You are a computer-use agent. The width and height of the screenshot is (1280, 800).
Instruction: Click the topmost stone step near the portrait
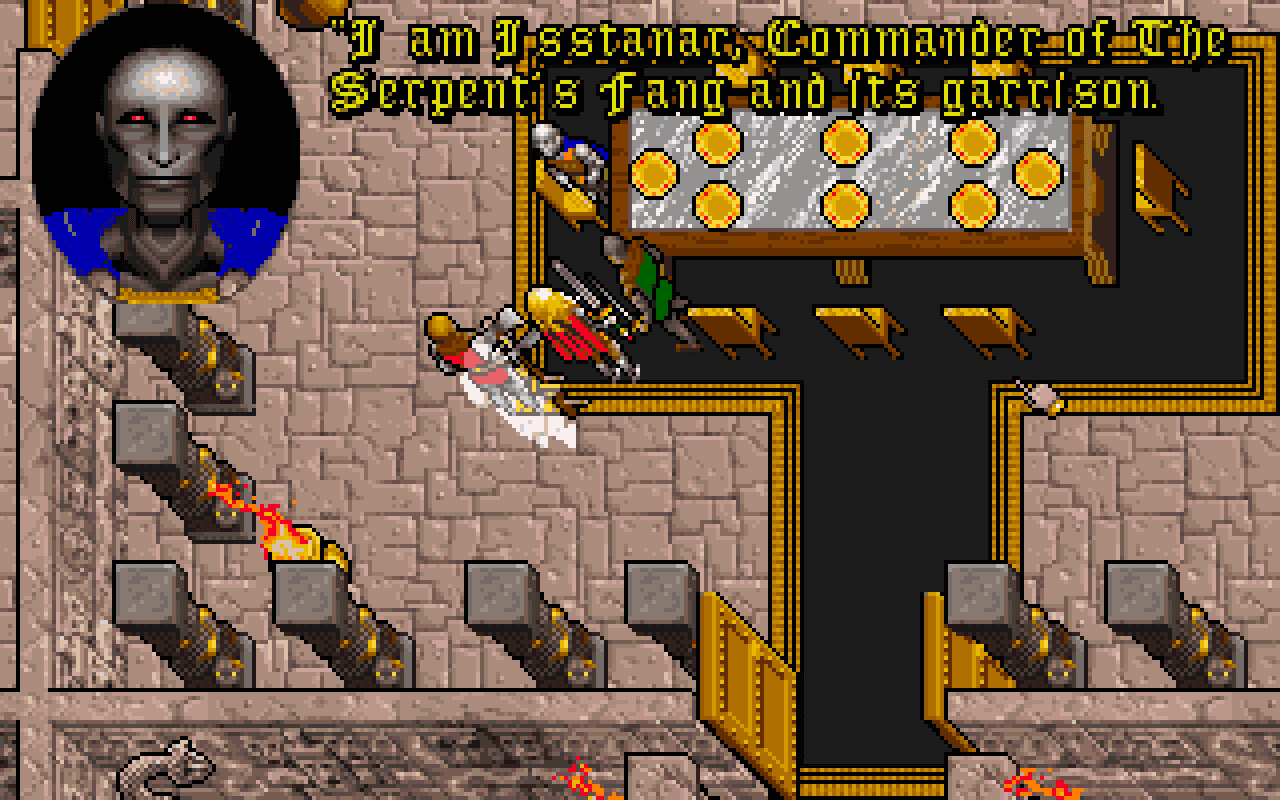(140, 320)
